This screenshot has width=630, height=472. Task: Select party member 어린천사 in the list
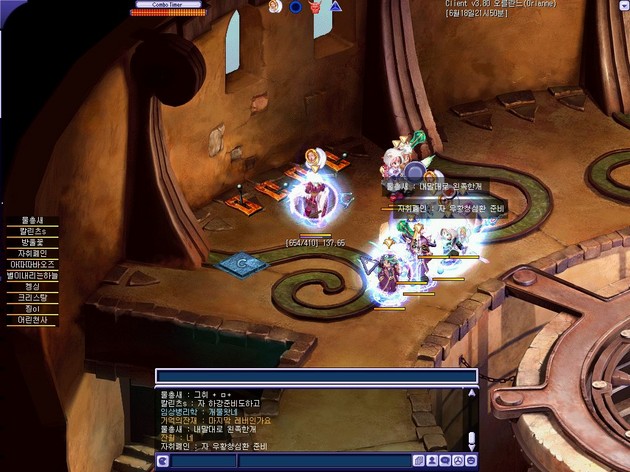coord(34,320)
